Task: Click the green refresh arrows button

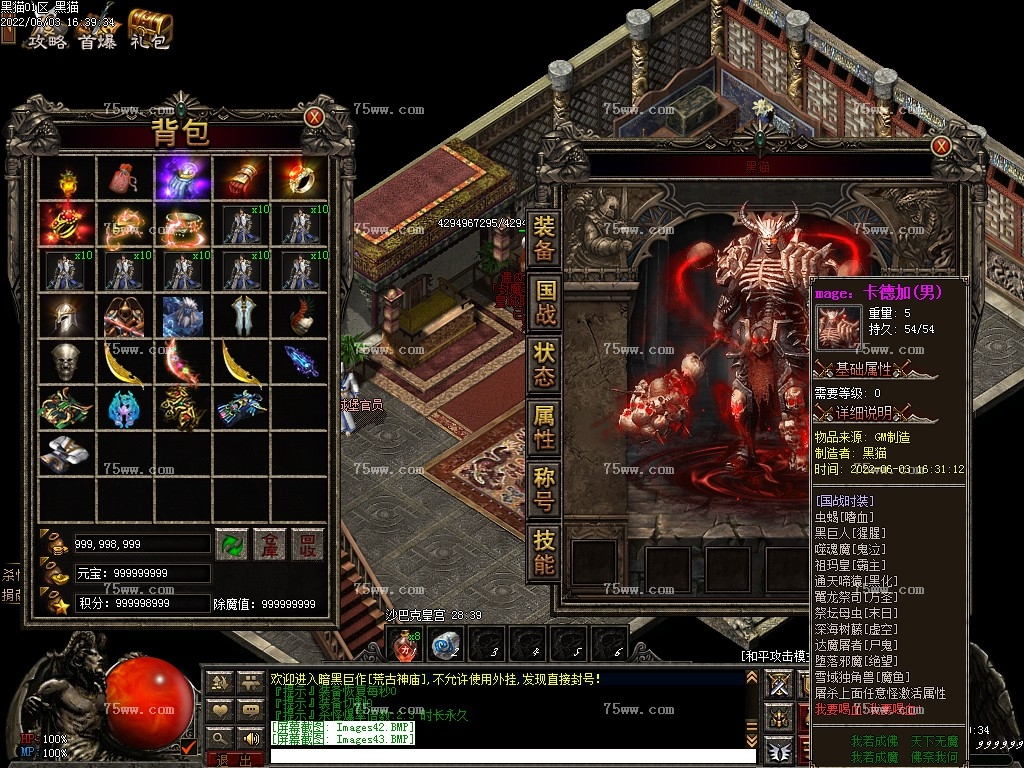Action: point(232,544)
